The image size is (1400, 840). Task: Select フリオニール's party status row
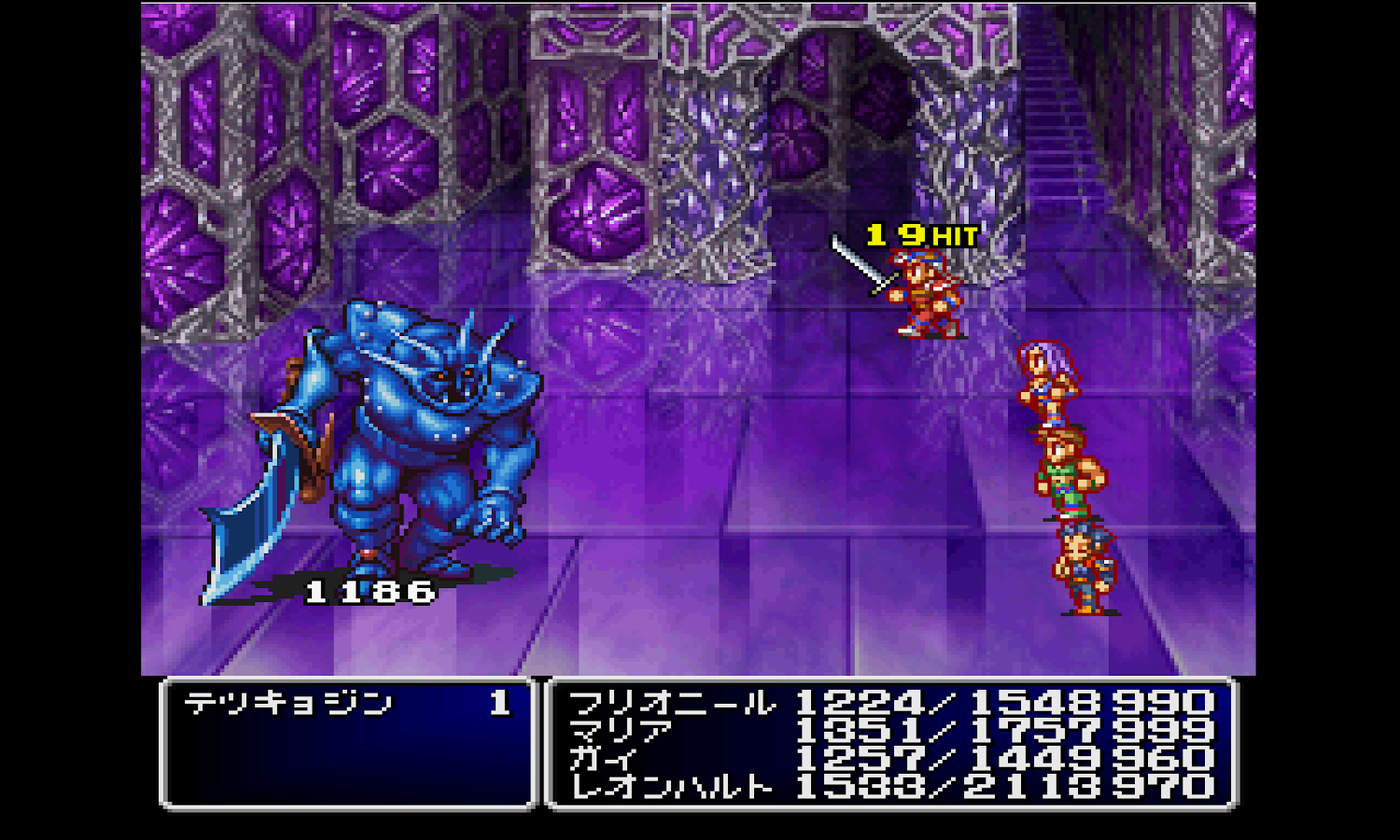point(672,703)
